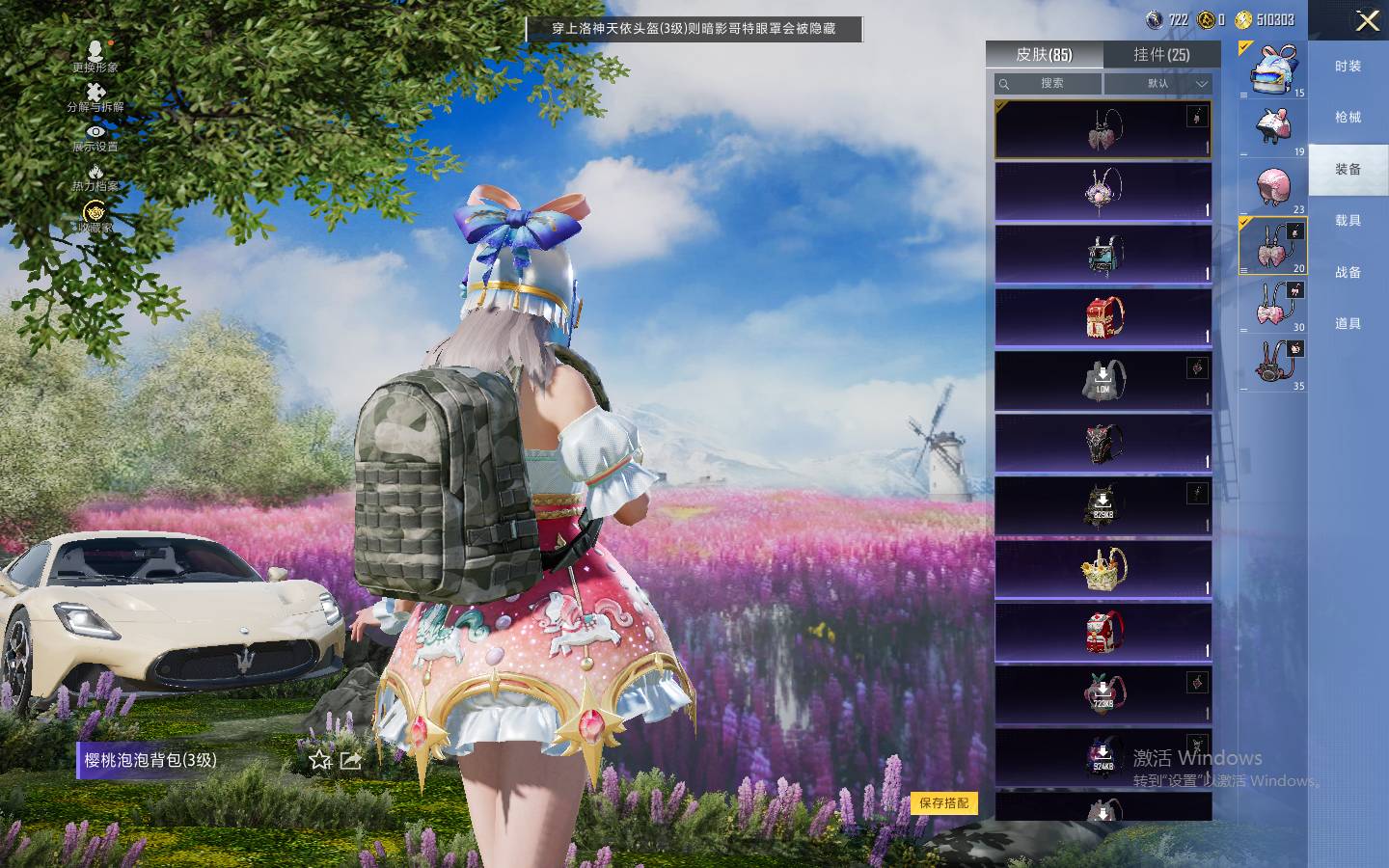The height and width of the screenshot is (868, 1389).
Task: Click the 保存搭配 save outfit button
Action: [x=943, y=802]
